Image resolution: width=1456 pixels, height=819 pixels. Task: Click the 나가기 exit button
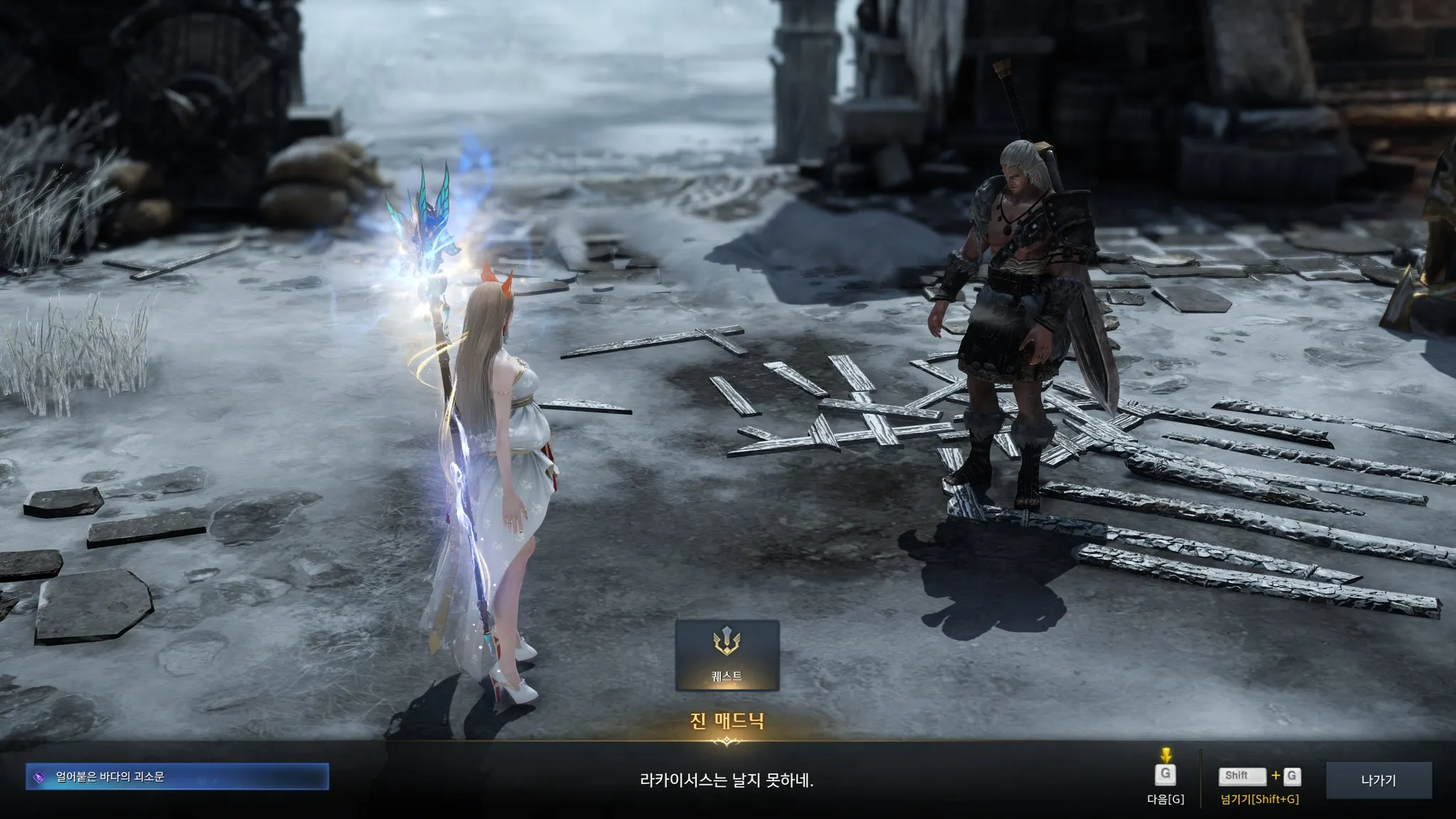[1379, 780]
